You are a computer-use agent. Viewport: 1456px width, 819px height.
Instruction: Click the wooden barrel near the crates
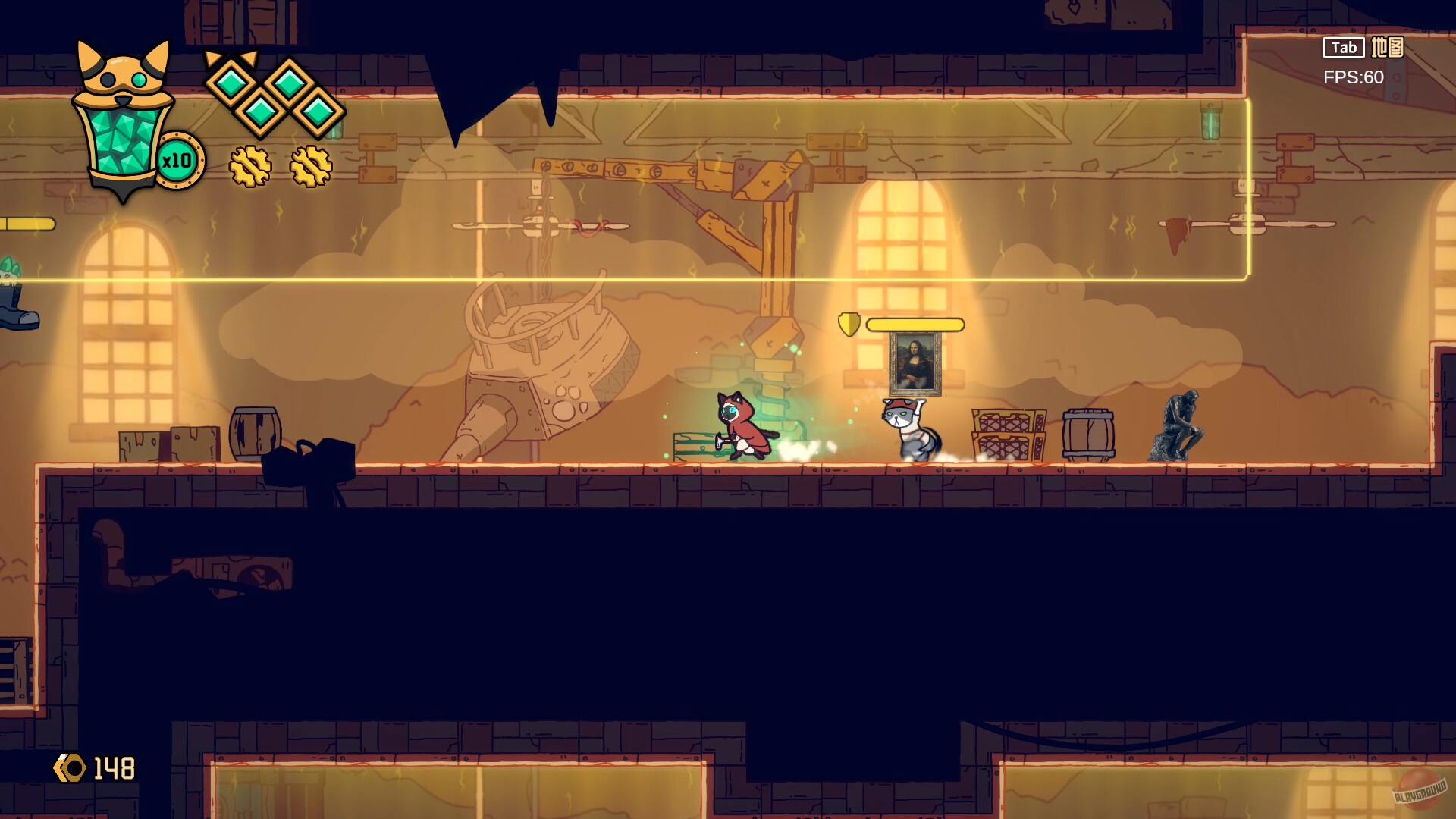coord(1088,434)
